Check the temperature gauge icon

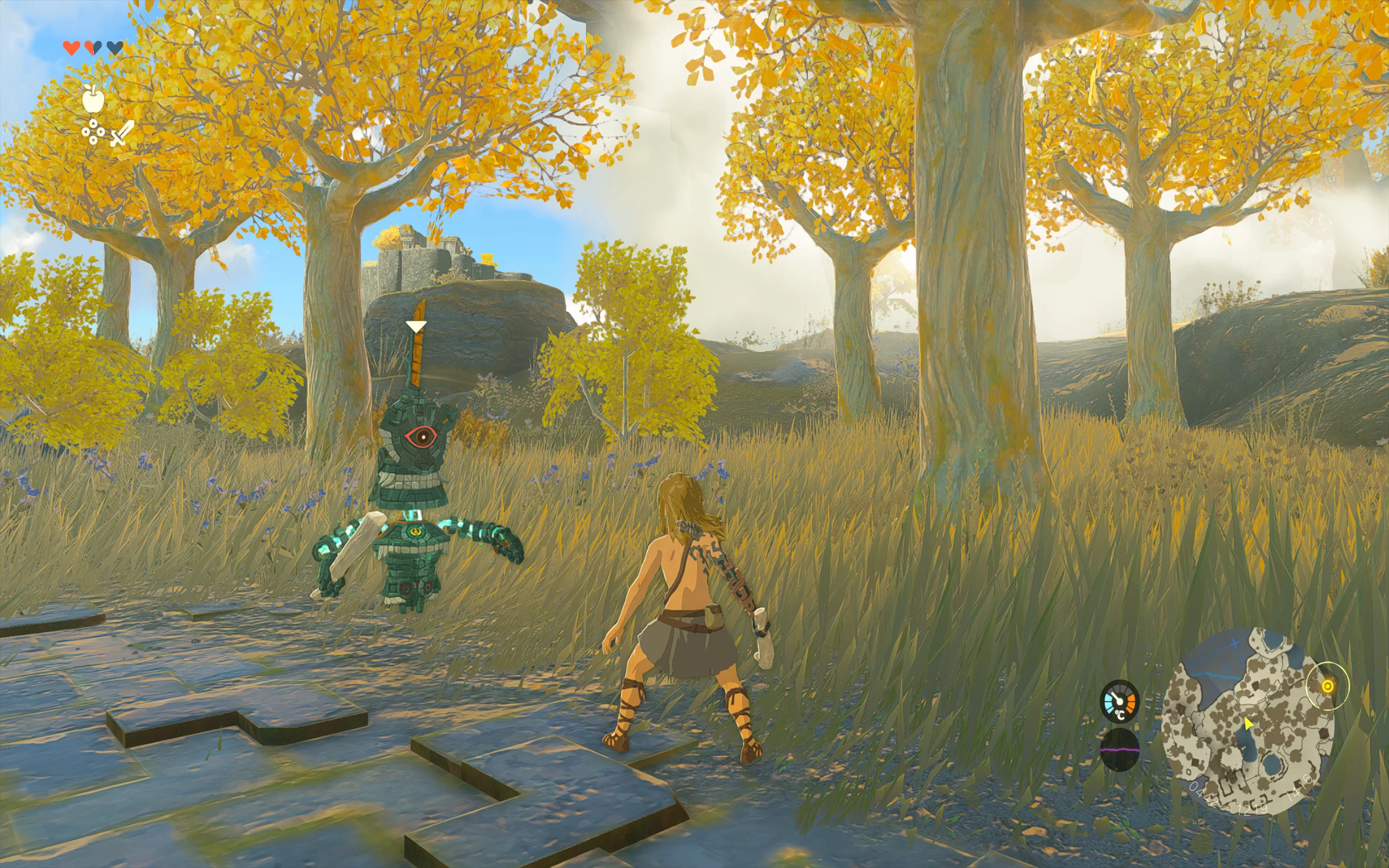[x=1119, y=701]
